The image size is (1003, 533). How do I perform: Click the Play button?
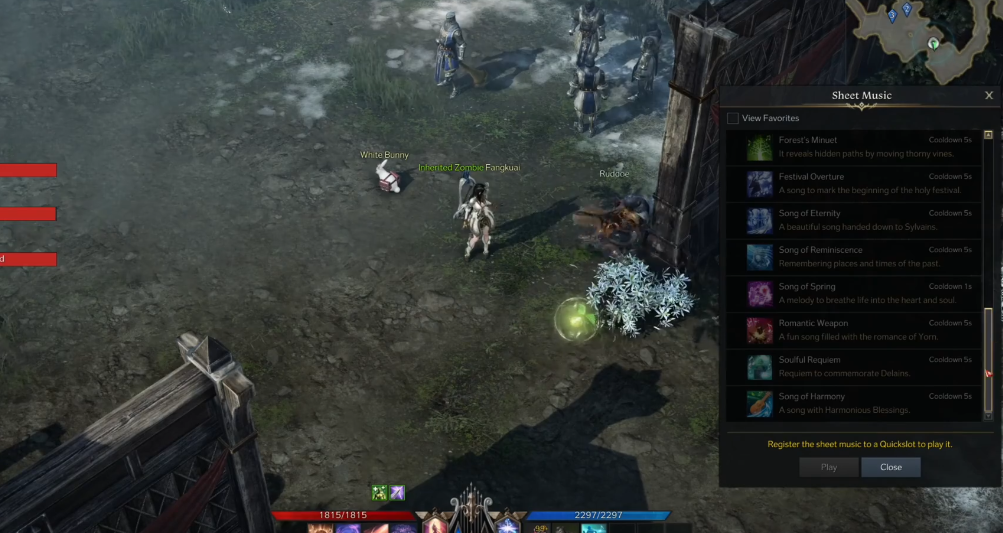click(828, 467)
